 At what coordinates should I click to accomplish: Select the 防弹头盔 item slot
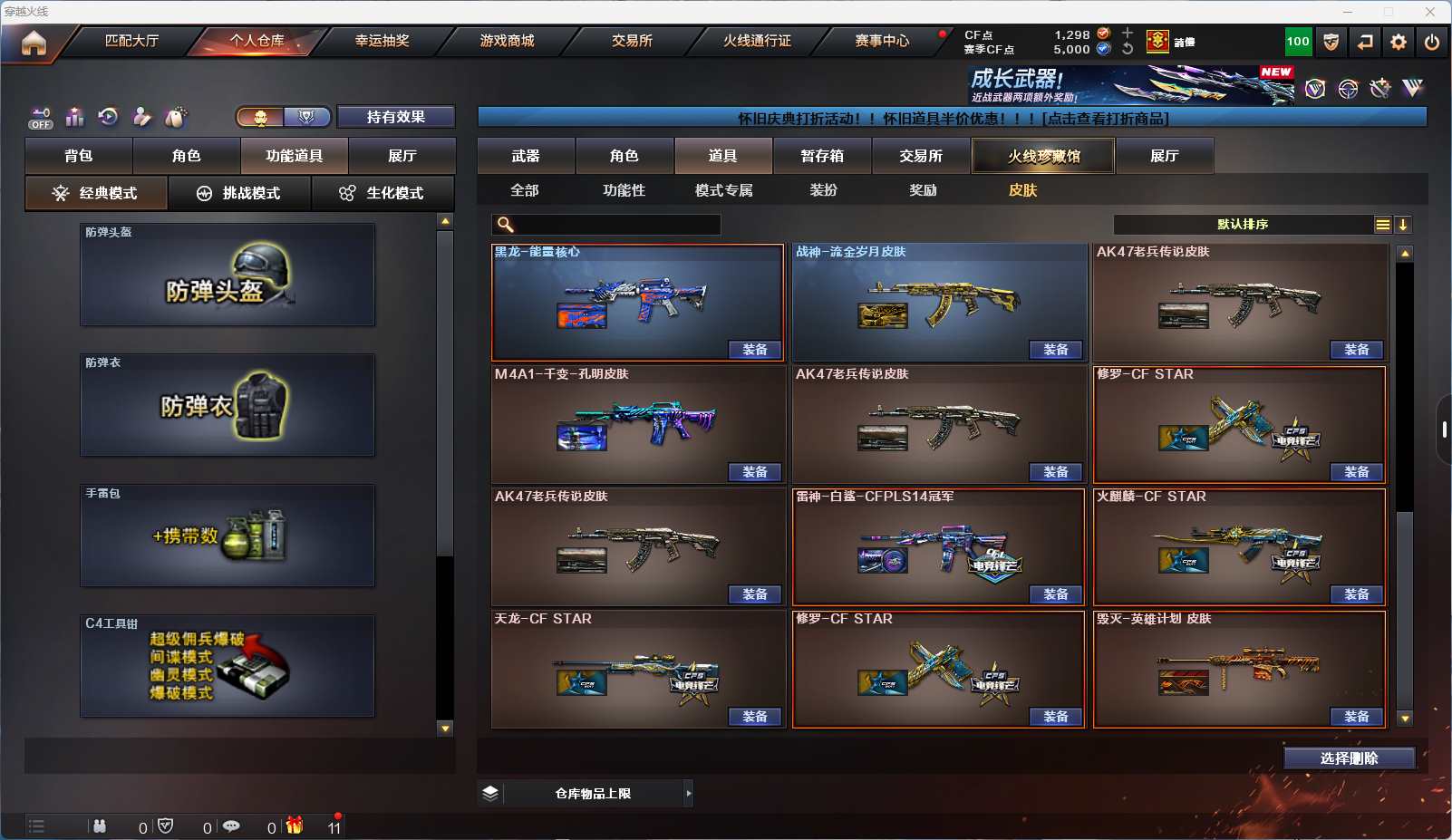[x=227, y=275]
